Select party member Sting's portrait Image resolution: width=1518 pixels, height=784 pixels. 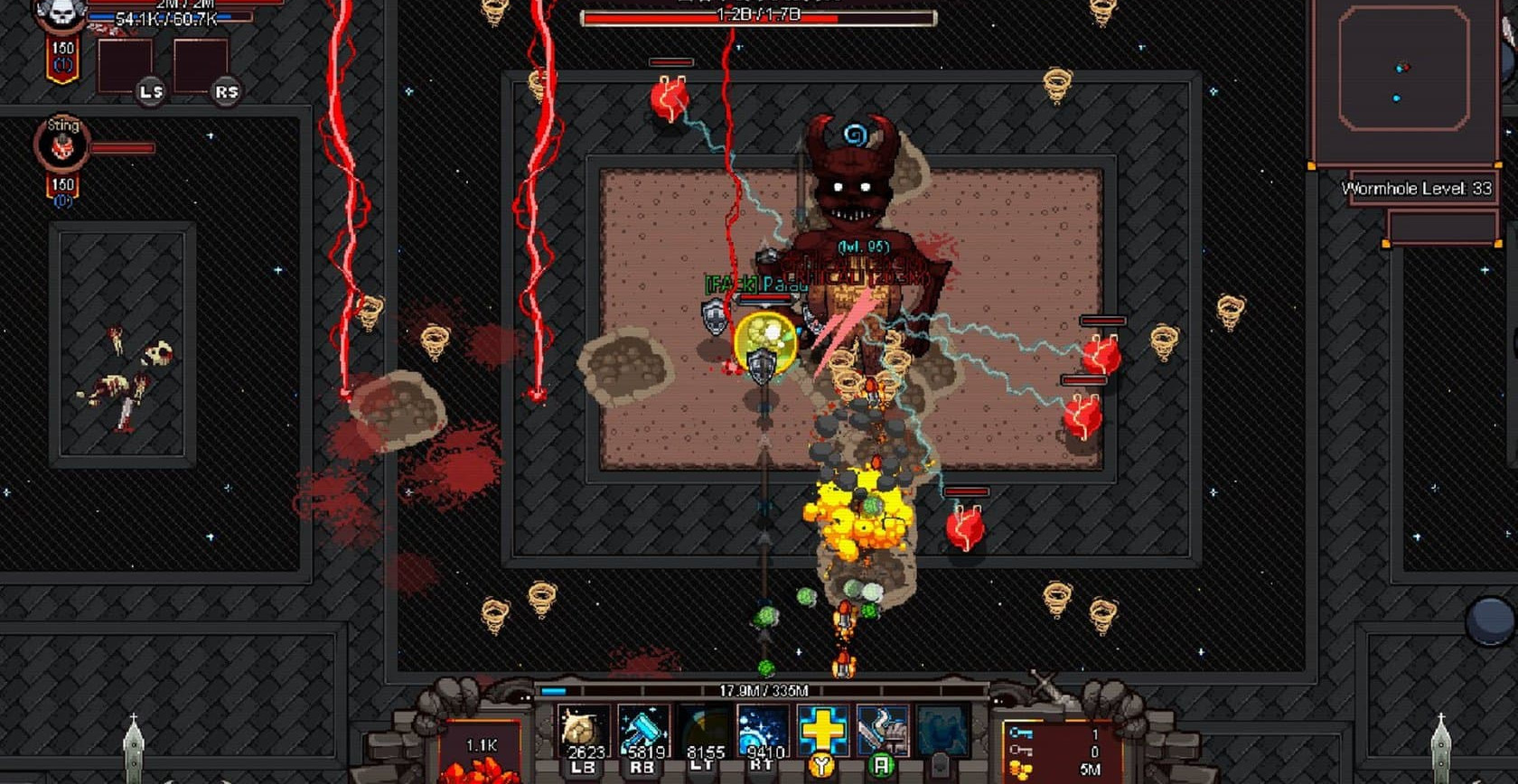pos(61,145)
